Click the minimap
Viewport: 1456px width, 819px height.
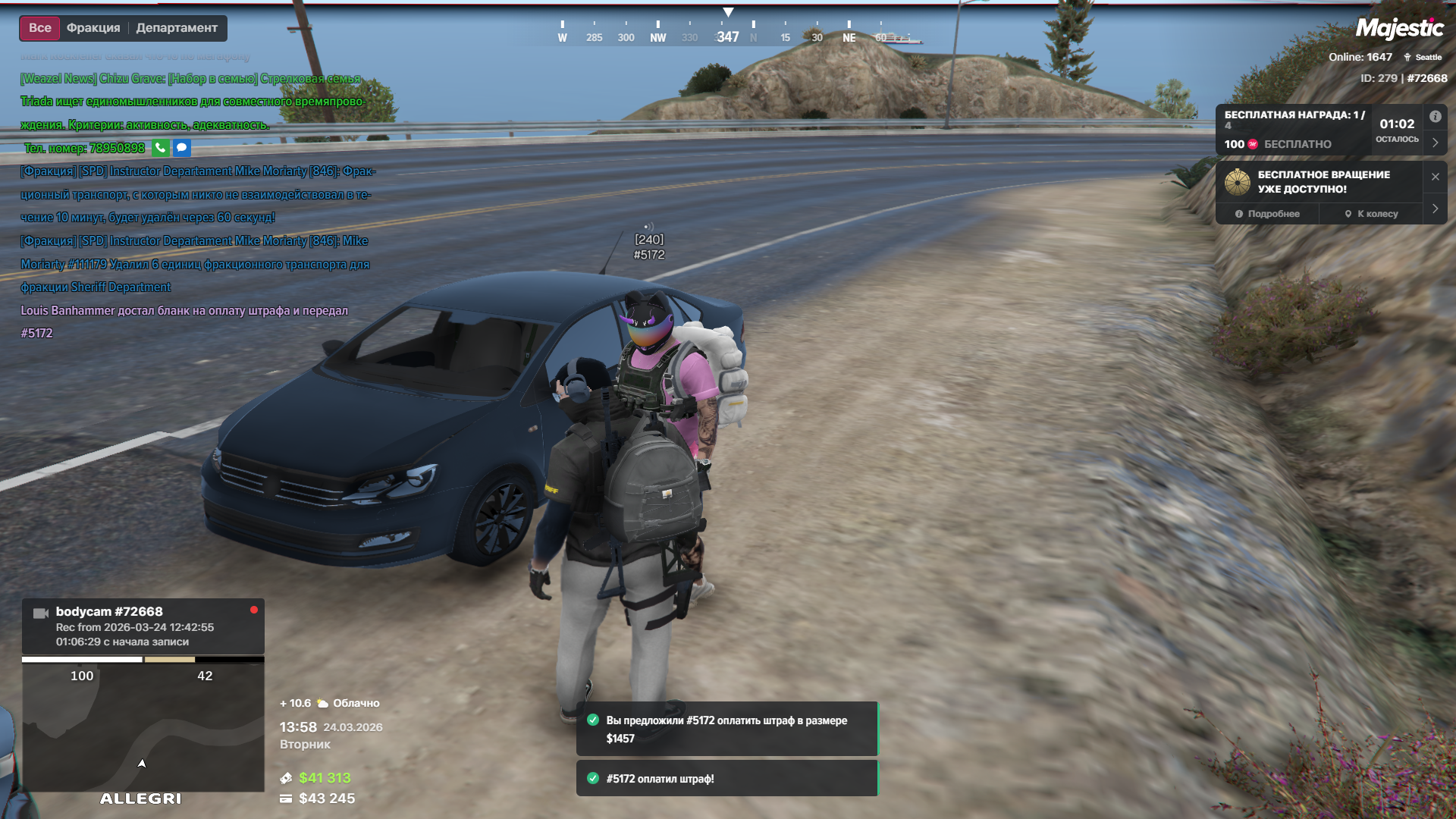coord(143,728)
